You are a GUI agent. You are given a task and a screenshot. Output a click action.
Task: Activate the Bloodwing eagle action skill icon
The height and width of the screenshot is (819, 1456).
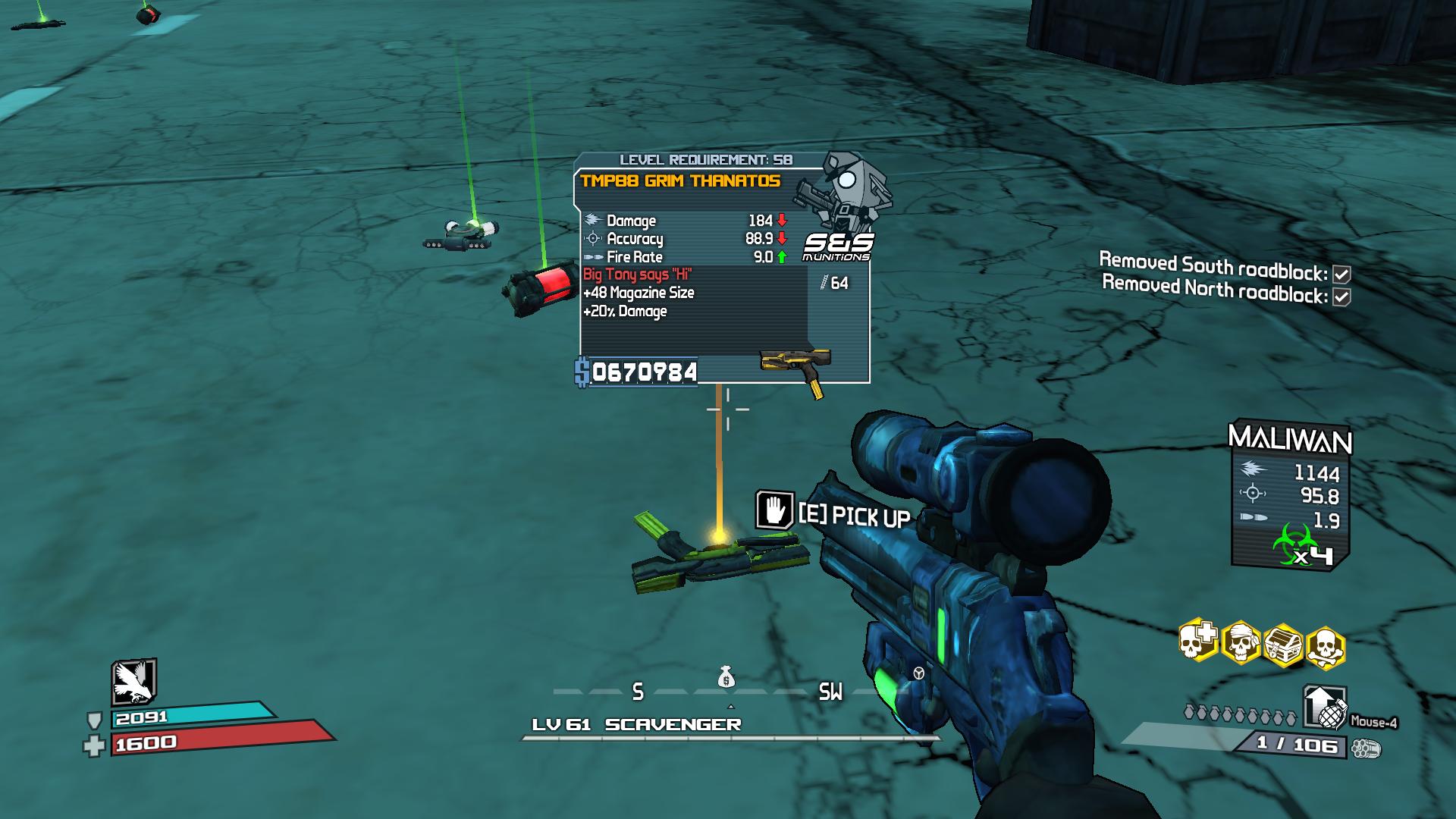pyautogui.click(x=133, y=681)
